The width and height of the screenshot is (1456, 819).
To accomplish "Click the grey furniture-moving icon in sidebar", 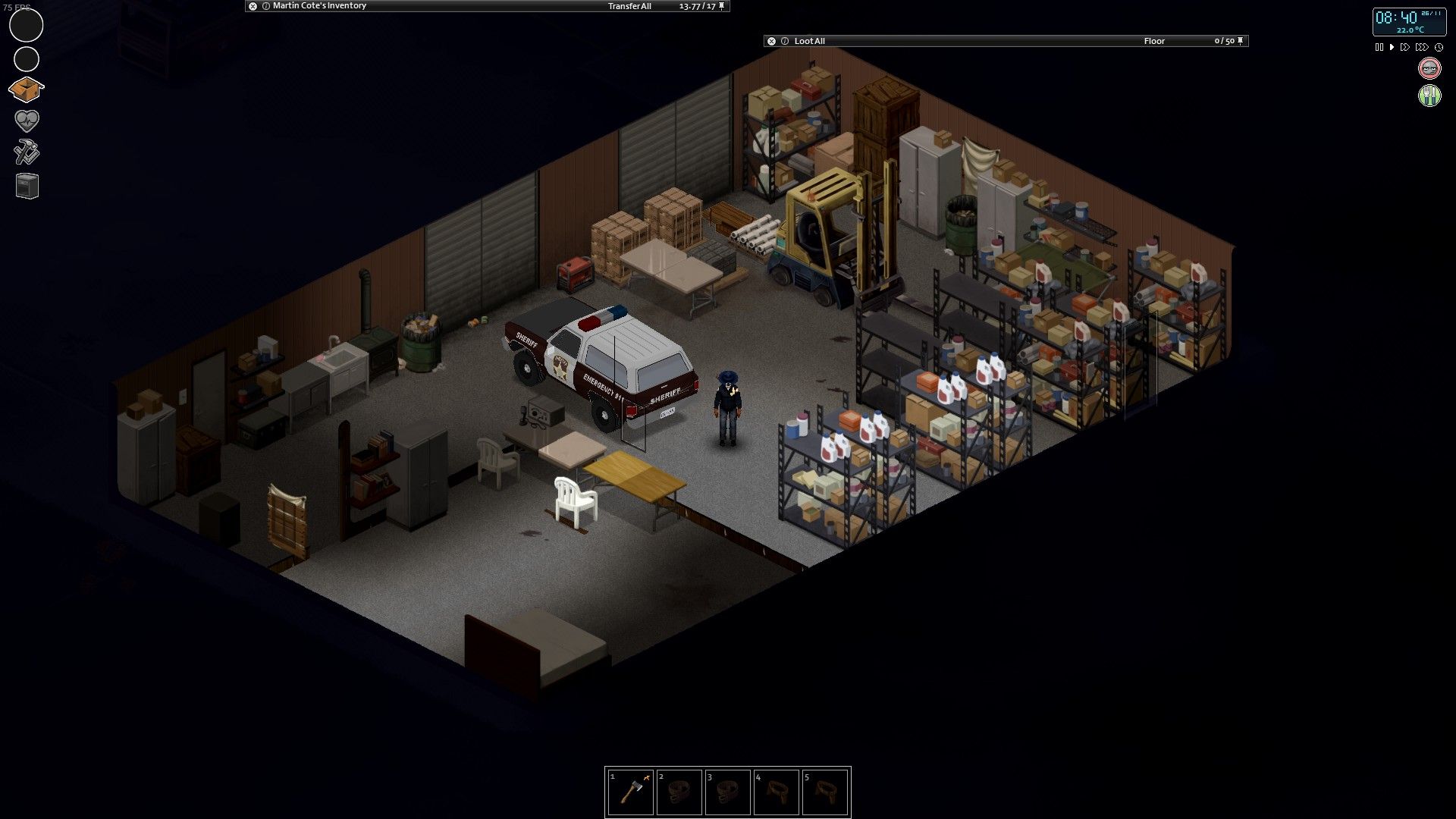I will [27, 186].
